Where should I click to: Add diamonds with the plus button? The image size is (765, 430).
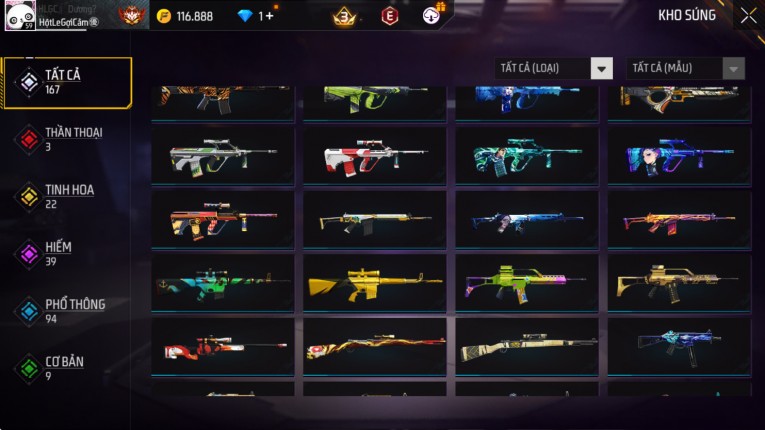[268, 16]
